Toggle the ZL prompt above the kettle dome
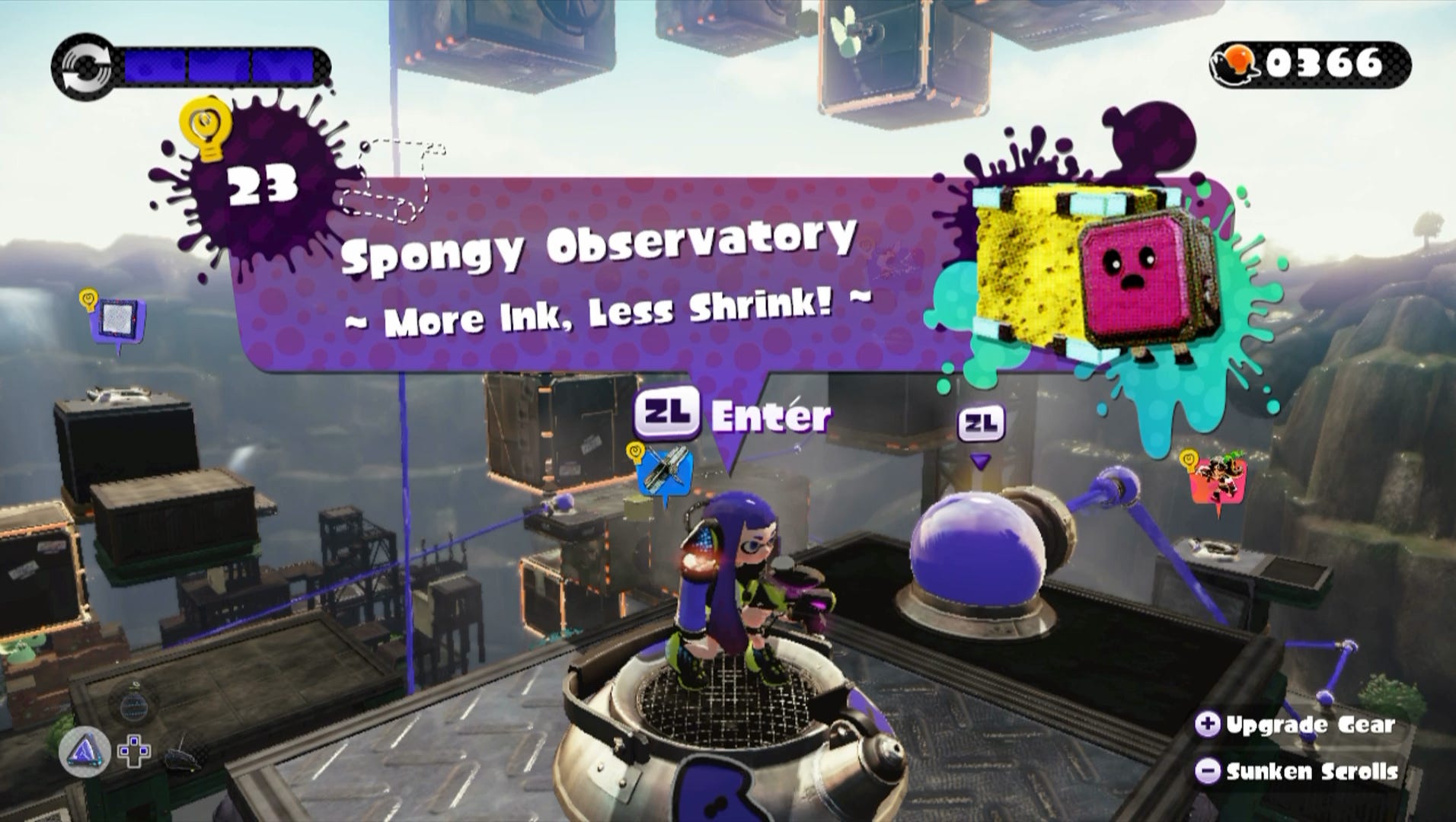Image resolution: width=1456 pixels, height=822 pixels. click(980, 421)
